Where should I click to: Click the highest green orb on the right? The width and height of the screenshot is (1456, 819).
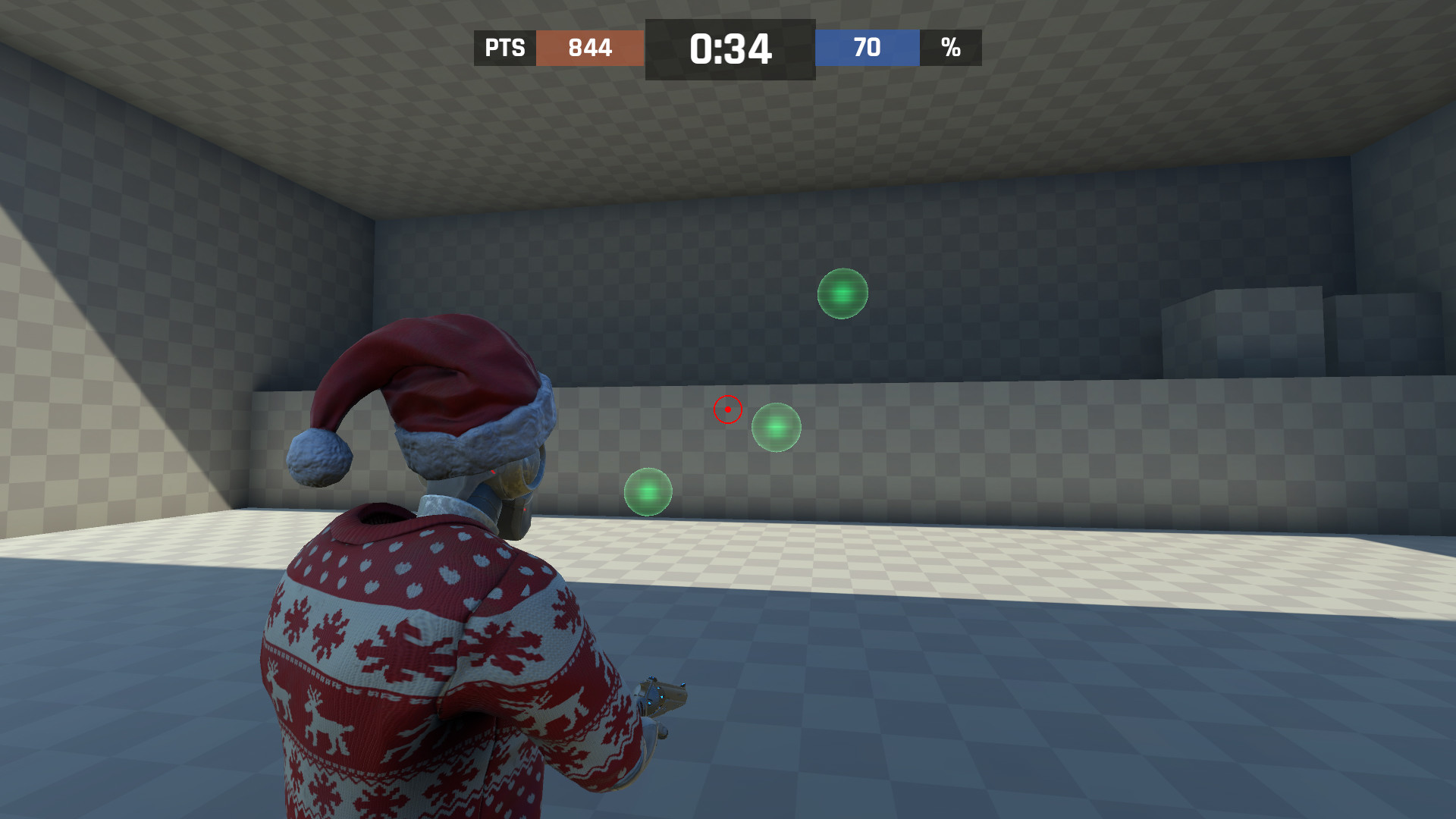[842, 294]
